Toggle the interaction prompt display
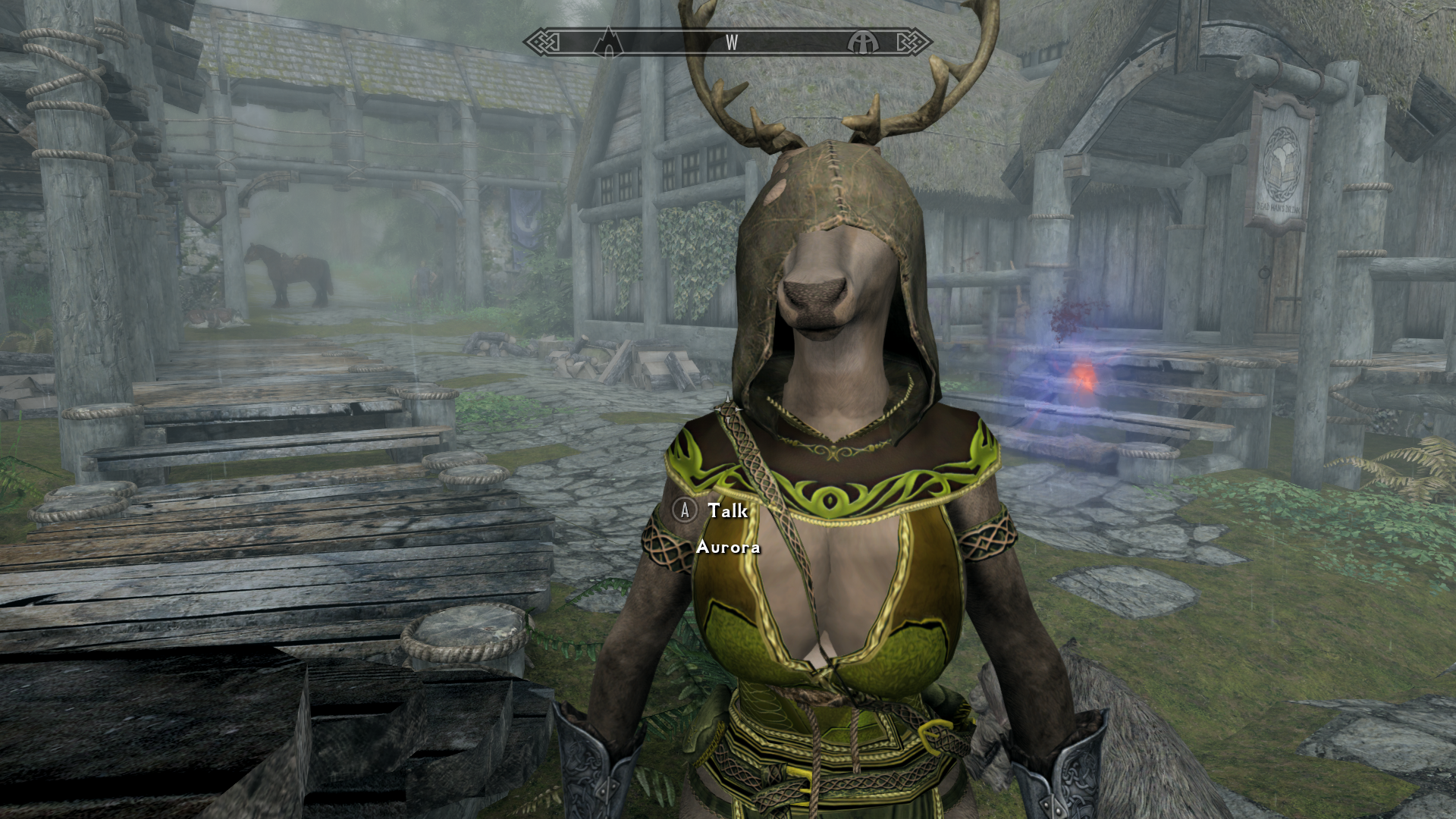The image size is (1456, 819). tap(713, 512)
